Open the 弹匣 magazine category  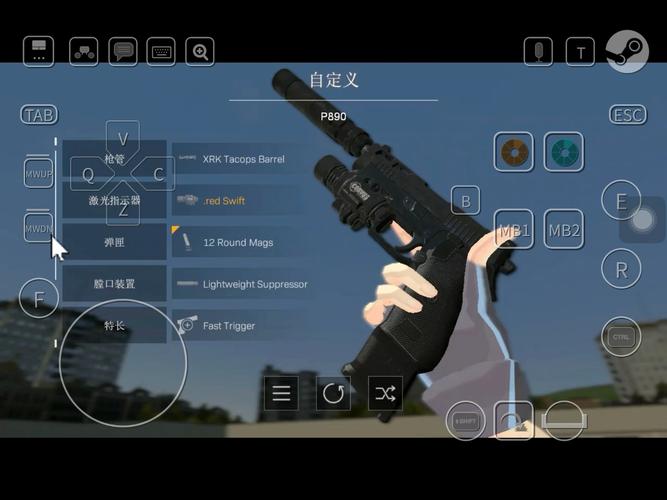tap(114, 243)
